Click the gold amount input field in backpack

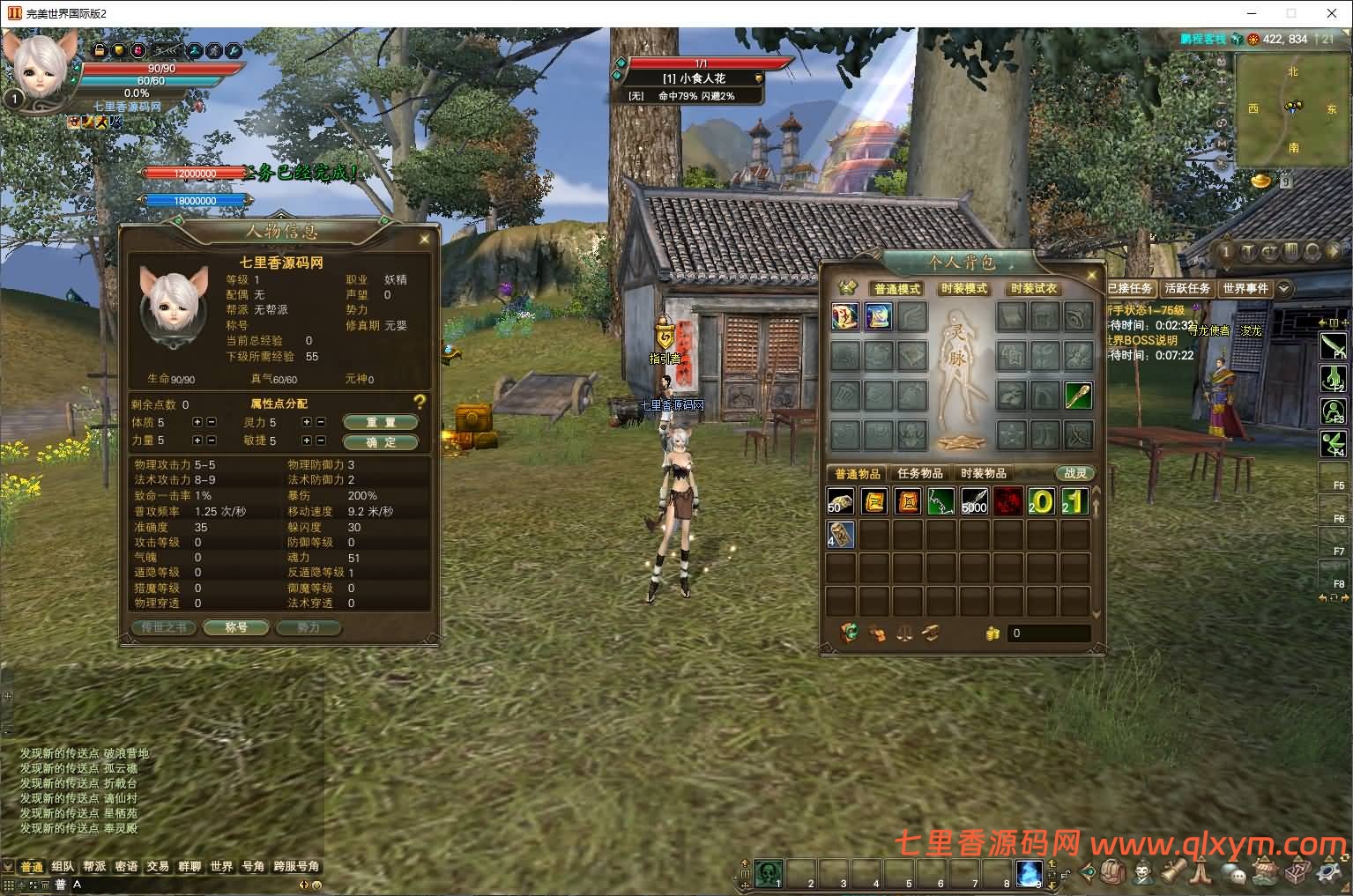click(x=1049, y=633)
